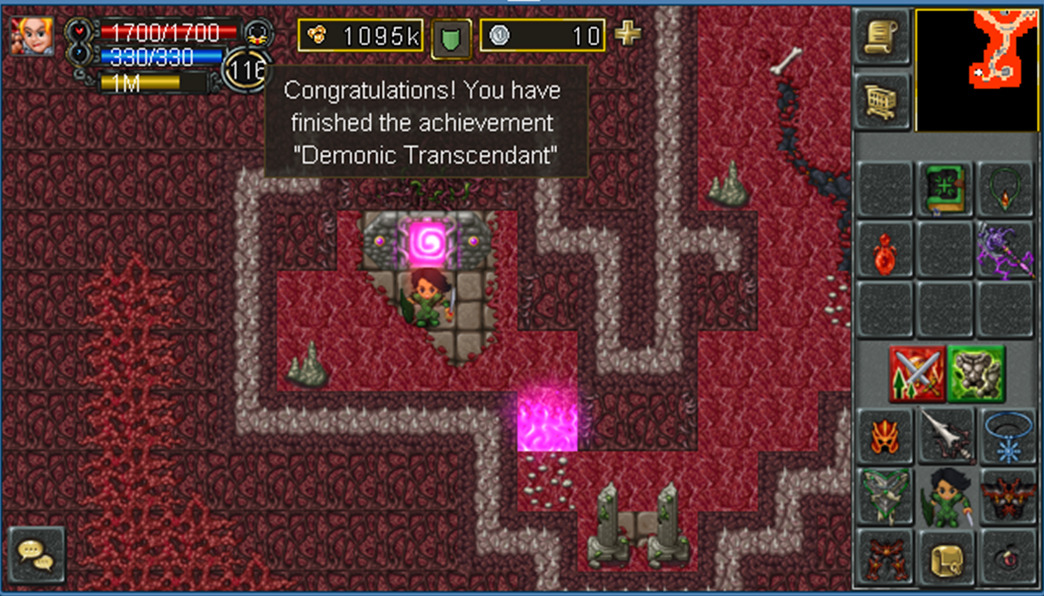1044x596 pixels.
Task: Open the green-clad character figure slot
Action: pyautogui.click(x=945, y=496)
